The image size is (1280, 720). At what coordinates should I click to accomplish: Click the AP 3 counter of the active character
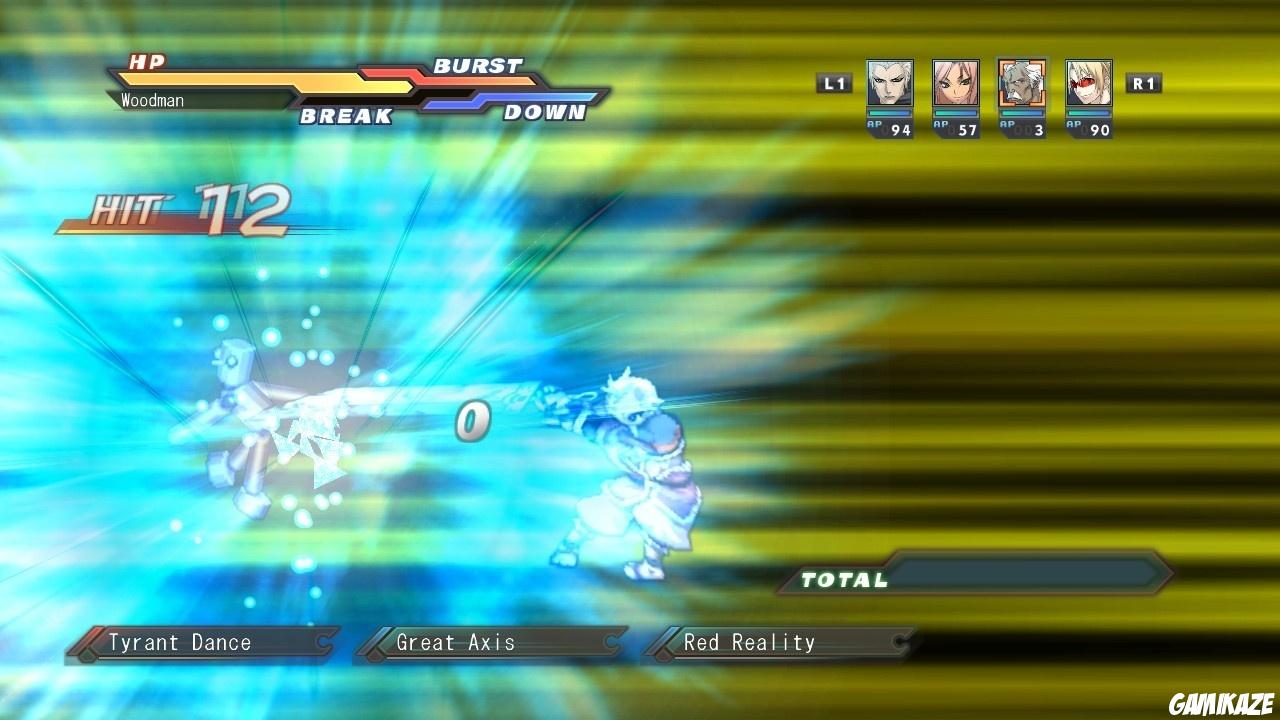point(1020,128)
